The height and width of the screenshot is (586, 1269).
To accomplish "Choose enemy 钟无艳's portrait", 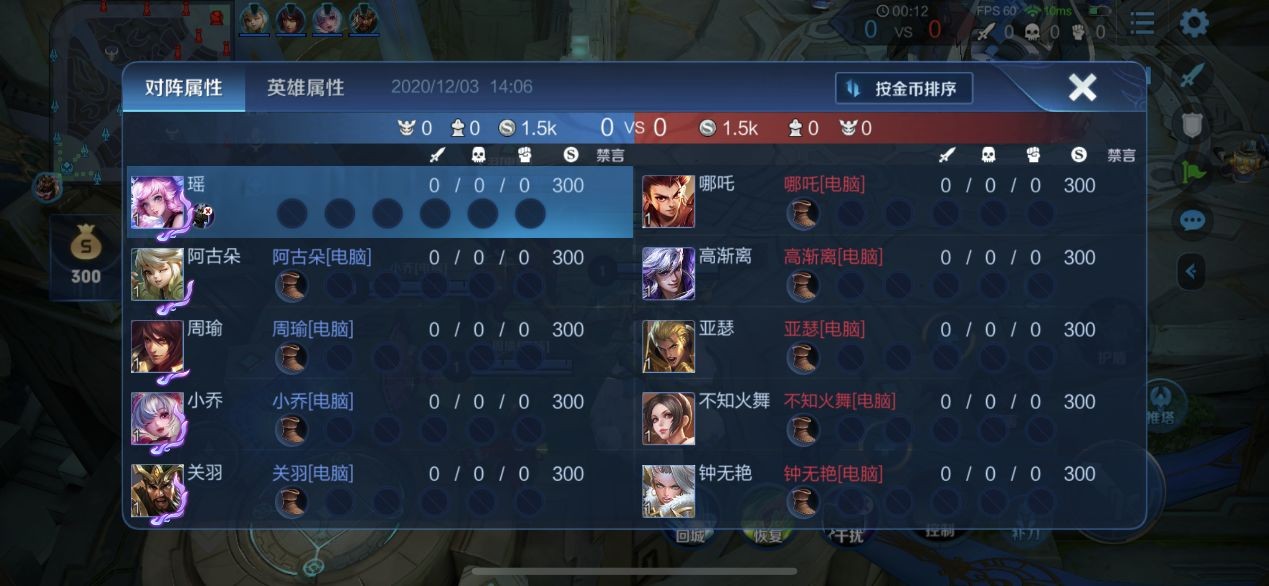I will 668,490.
